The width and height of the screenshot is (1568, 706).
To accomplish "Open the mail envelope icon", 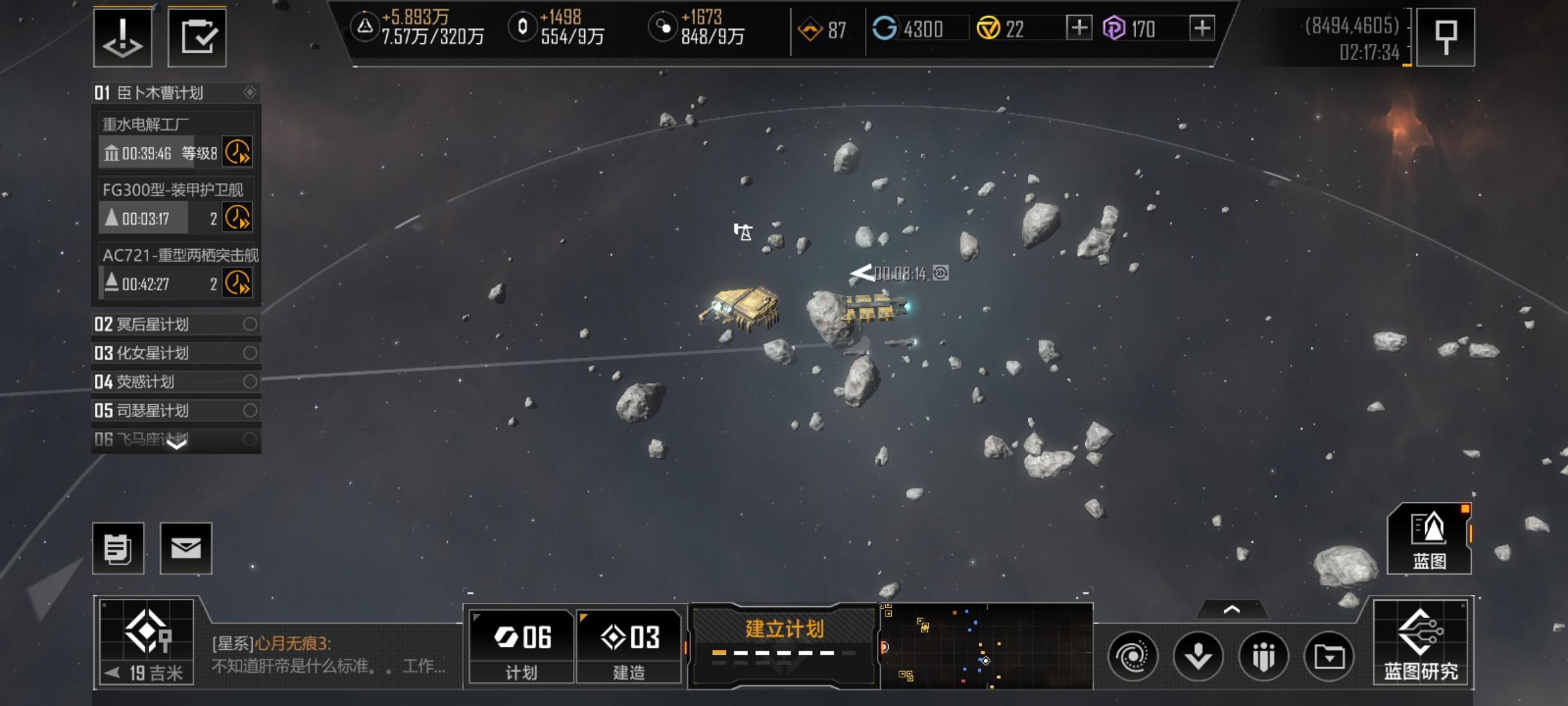I will point(186,548).
